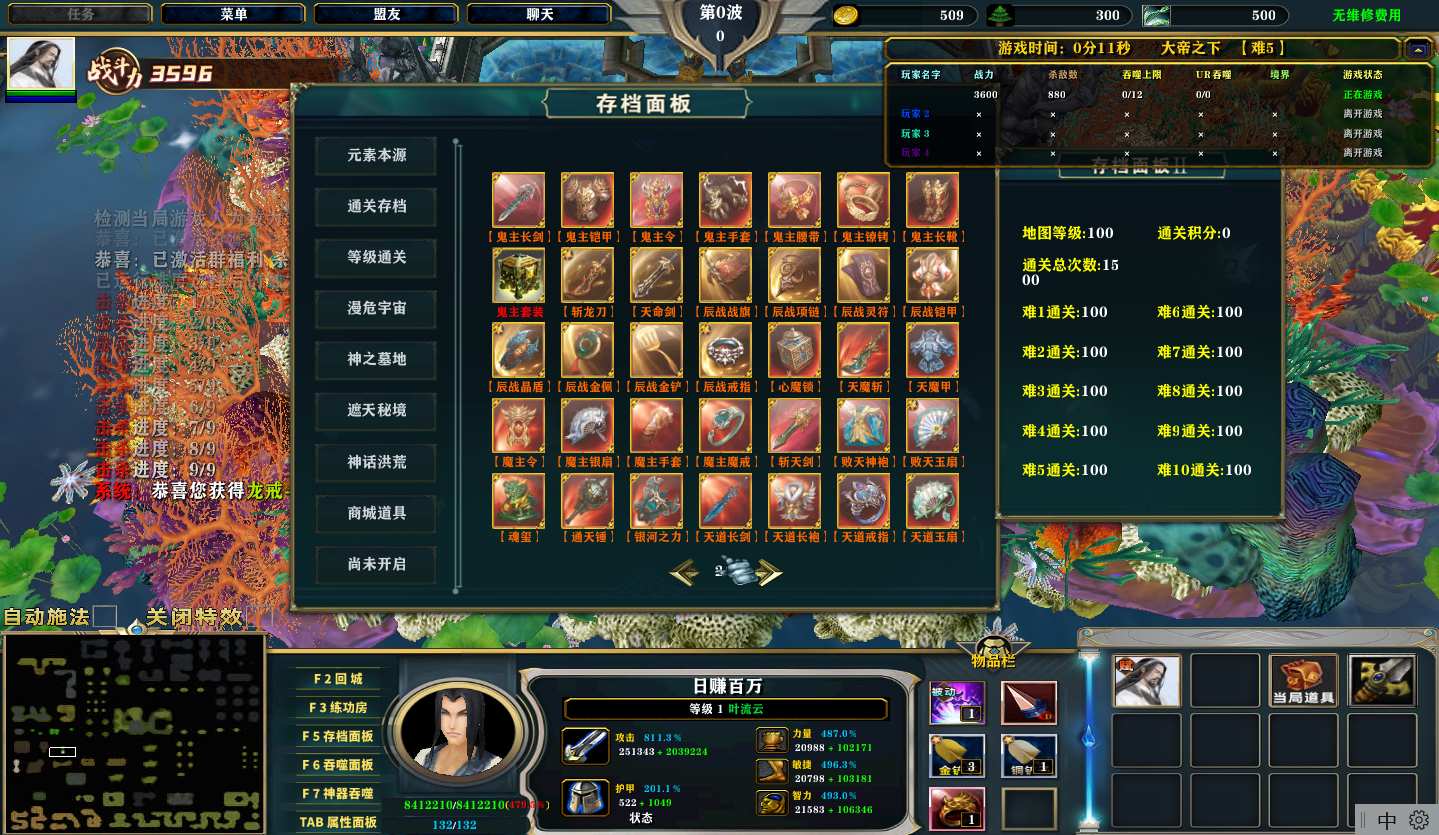
Task: Toggle the 自动施法 checkbox
Action: tap(105, 617)
